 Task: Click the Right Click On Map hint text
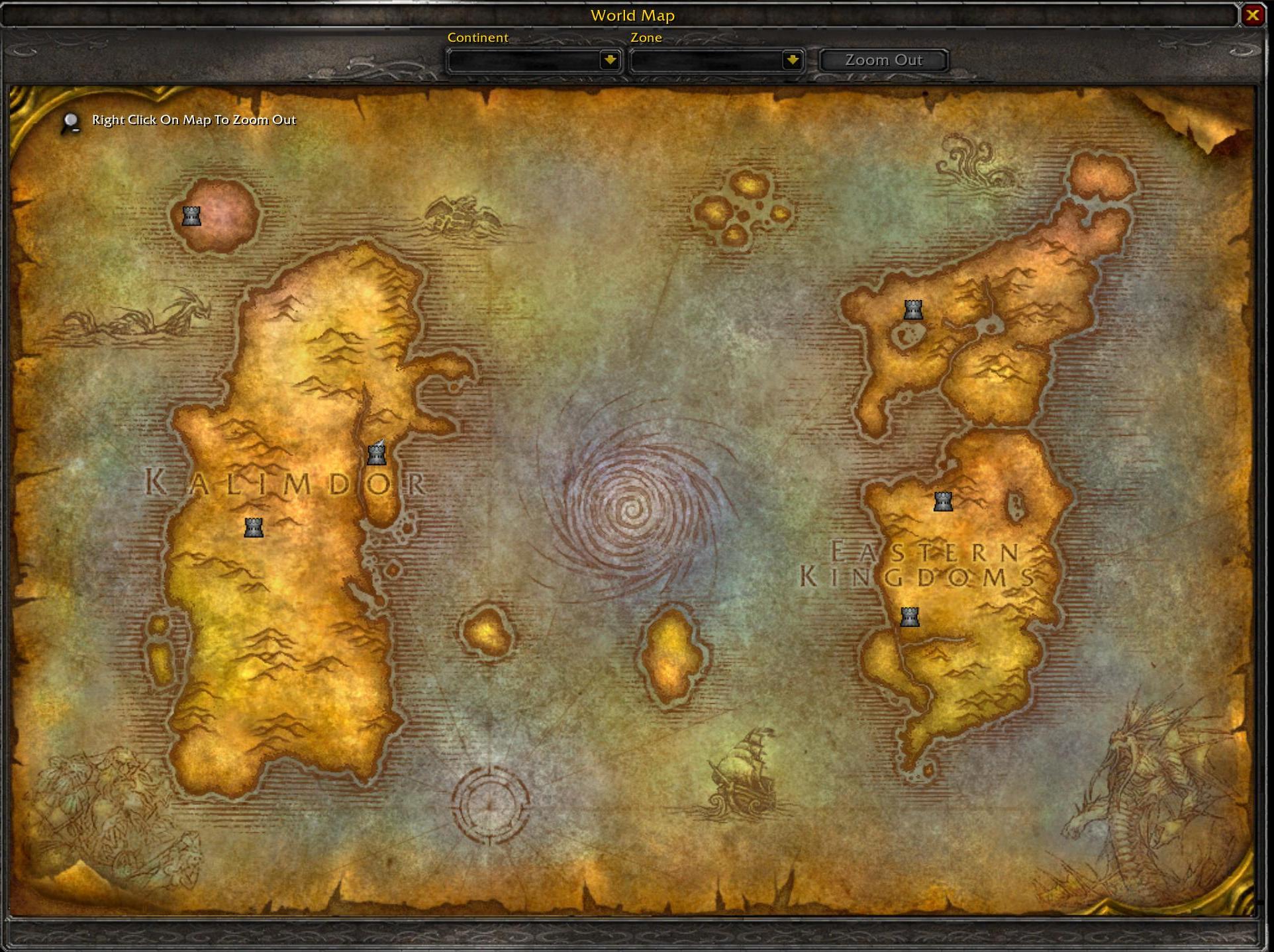[193, 120]
